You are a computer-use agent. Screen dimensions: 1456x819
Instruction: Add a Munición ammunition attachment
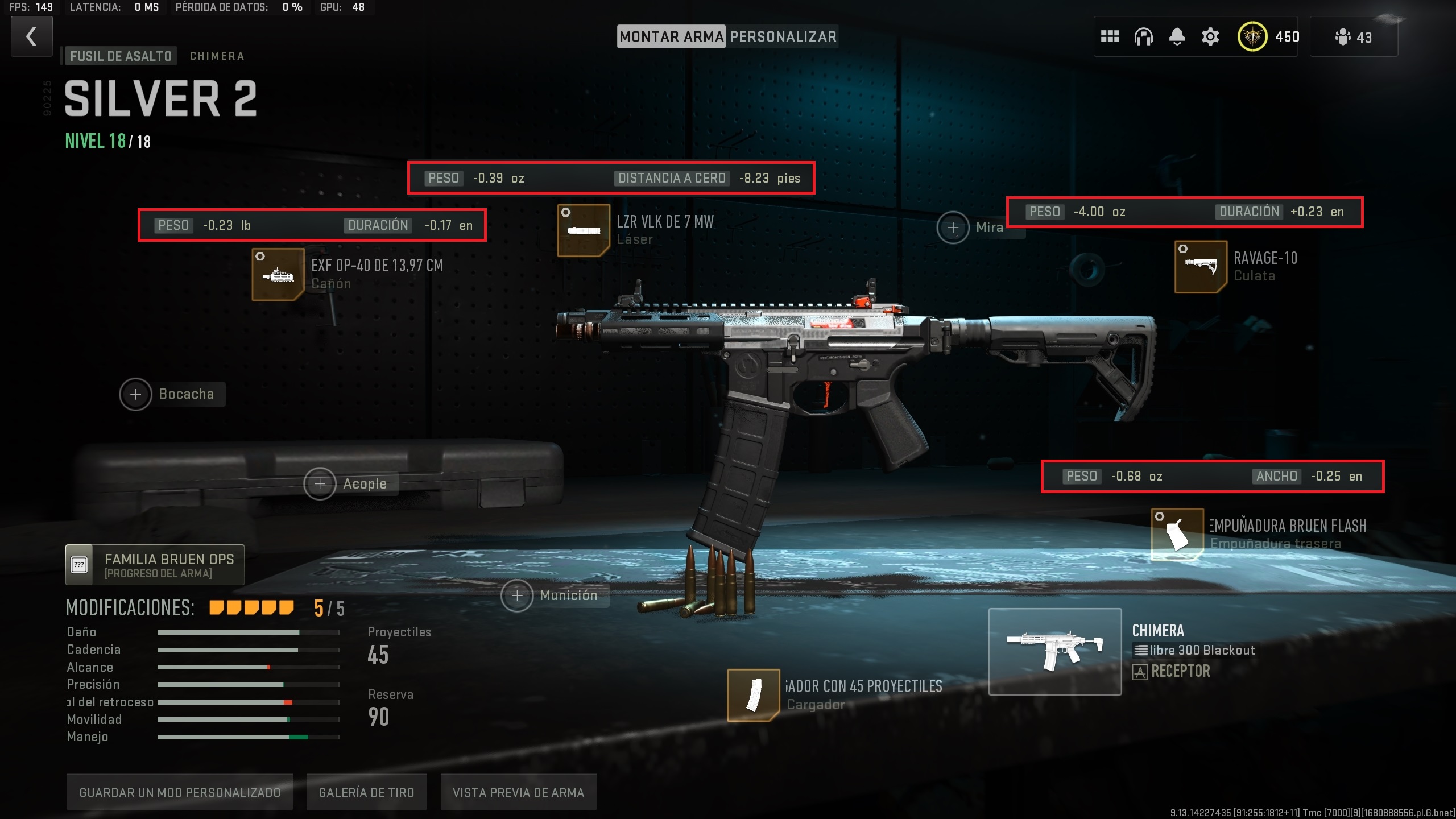click(517, 595)
